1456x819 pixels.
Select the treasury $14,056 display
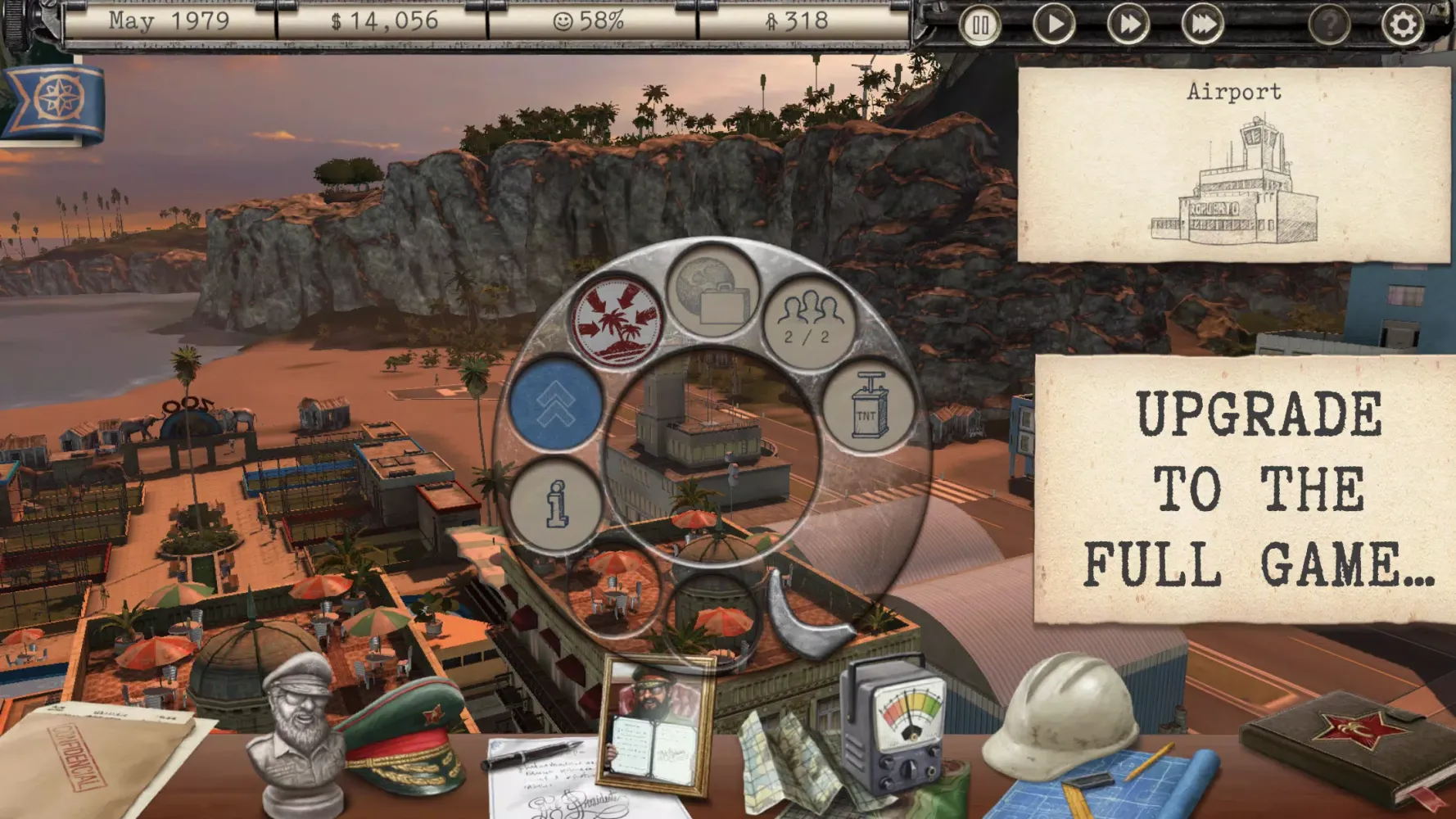tap(385, 23)
